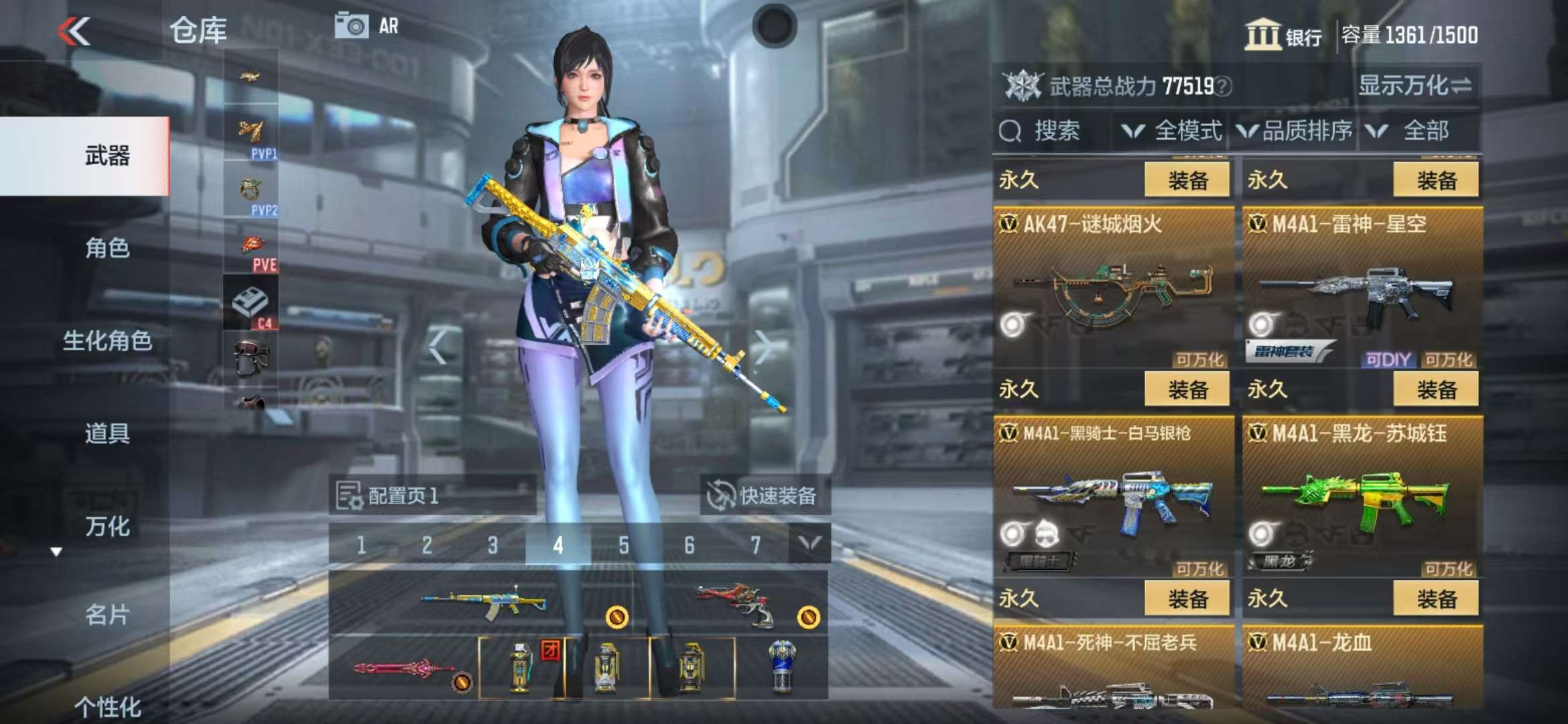This screenshot has height=724, width=1568.
Task: Open the AR camera view
Action: click(367, 27)
